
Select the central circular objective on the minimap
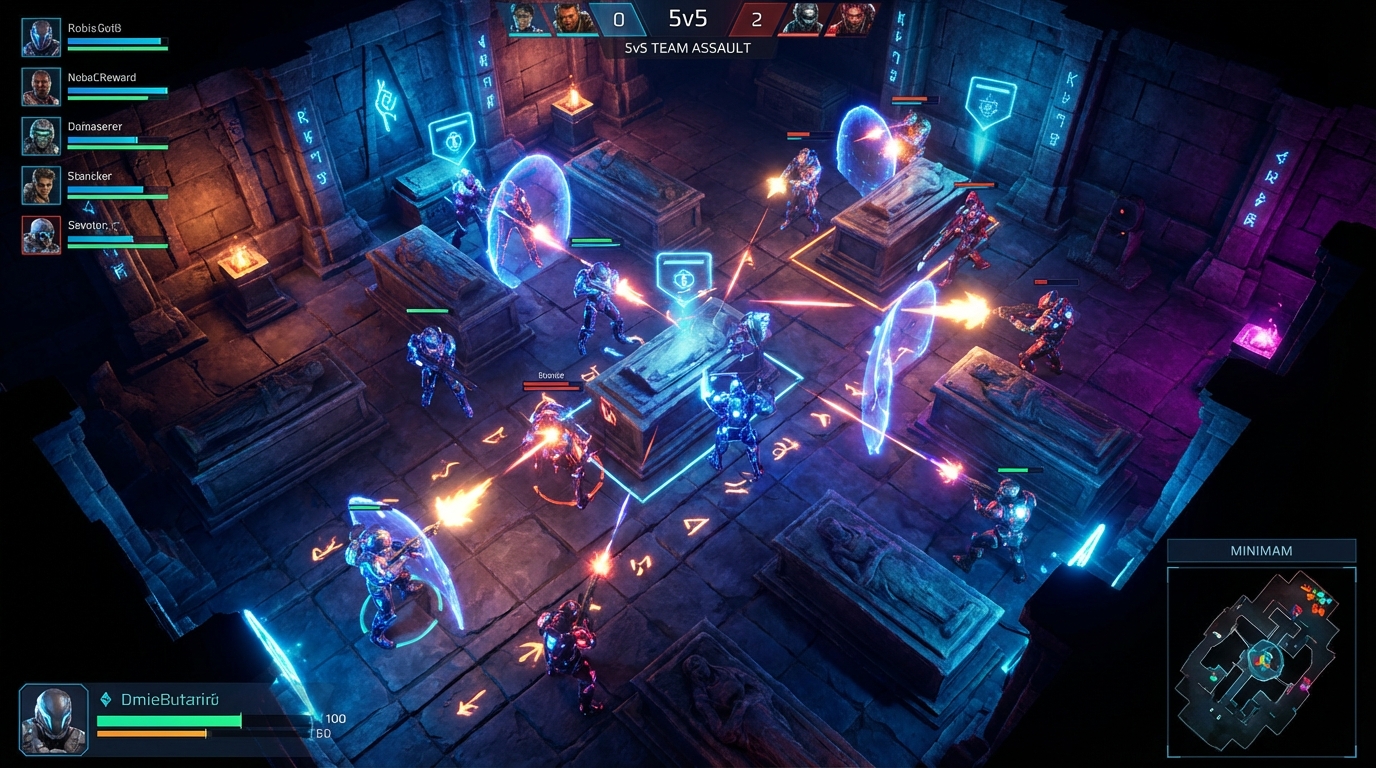1261,659
